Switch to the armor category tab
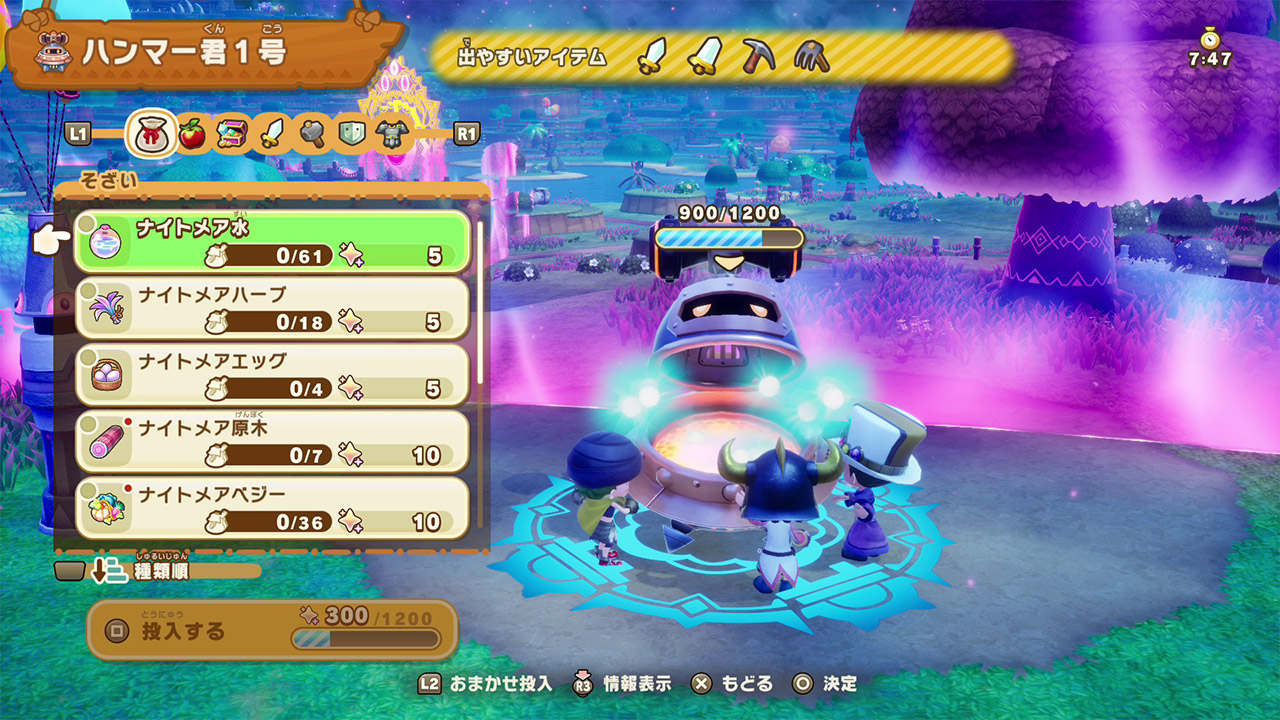Image resolution: width=1280 pixels, height=720 pixels. [389, 133]
